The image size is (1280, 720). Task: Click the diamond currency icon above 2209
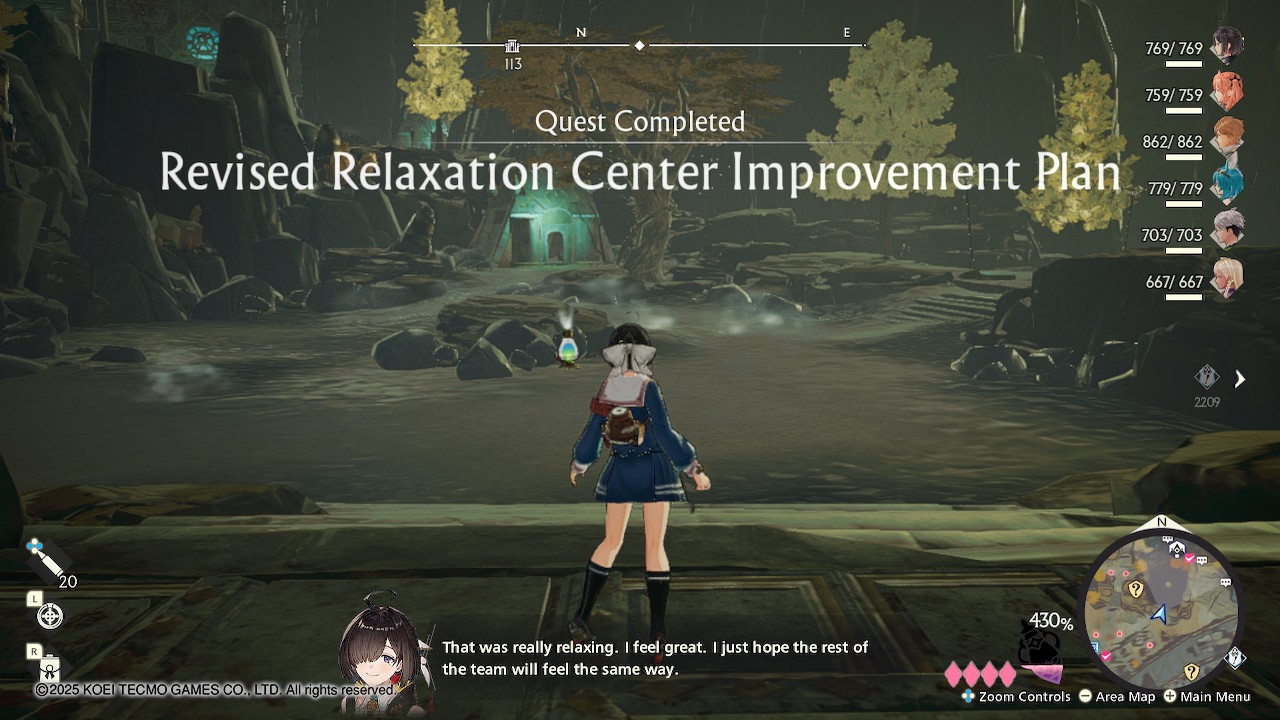point(1207,377)
